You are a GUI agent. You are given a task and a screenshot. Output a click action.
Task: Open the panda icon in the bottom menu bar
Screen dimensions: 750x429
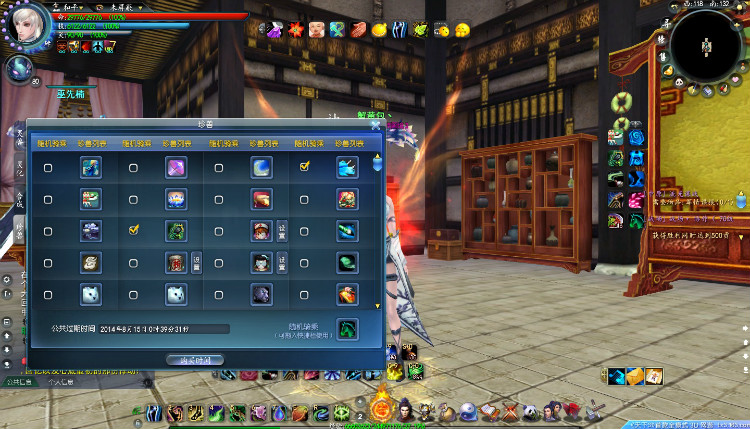tap(529, 411)
